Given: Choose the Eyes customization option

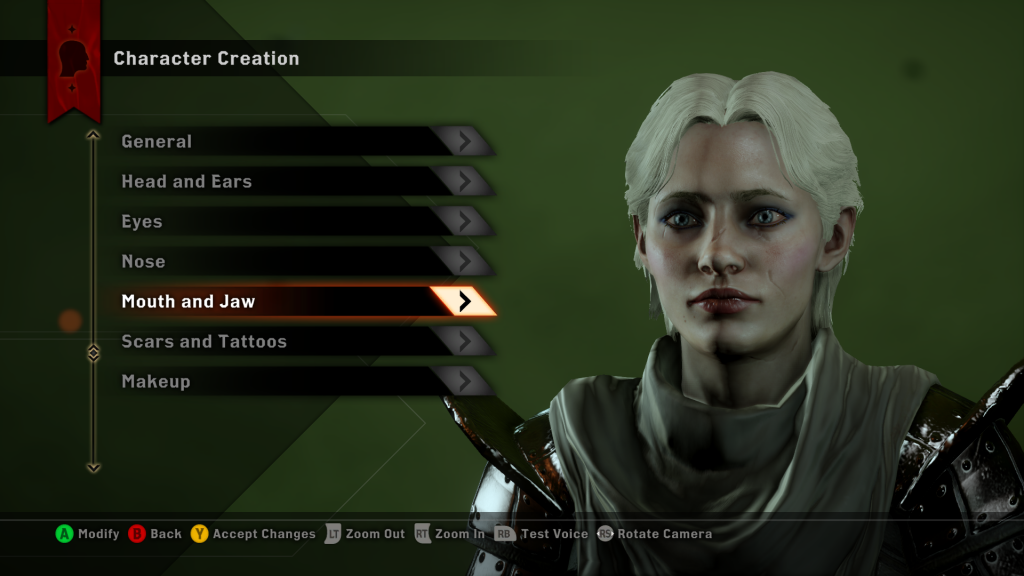Looking at the screenshot, I should (300, 221).
